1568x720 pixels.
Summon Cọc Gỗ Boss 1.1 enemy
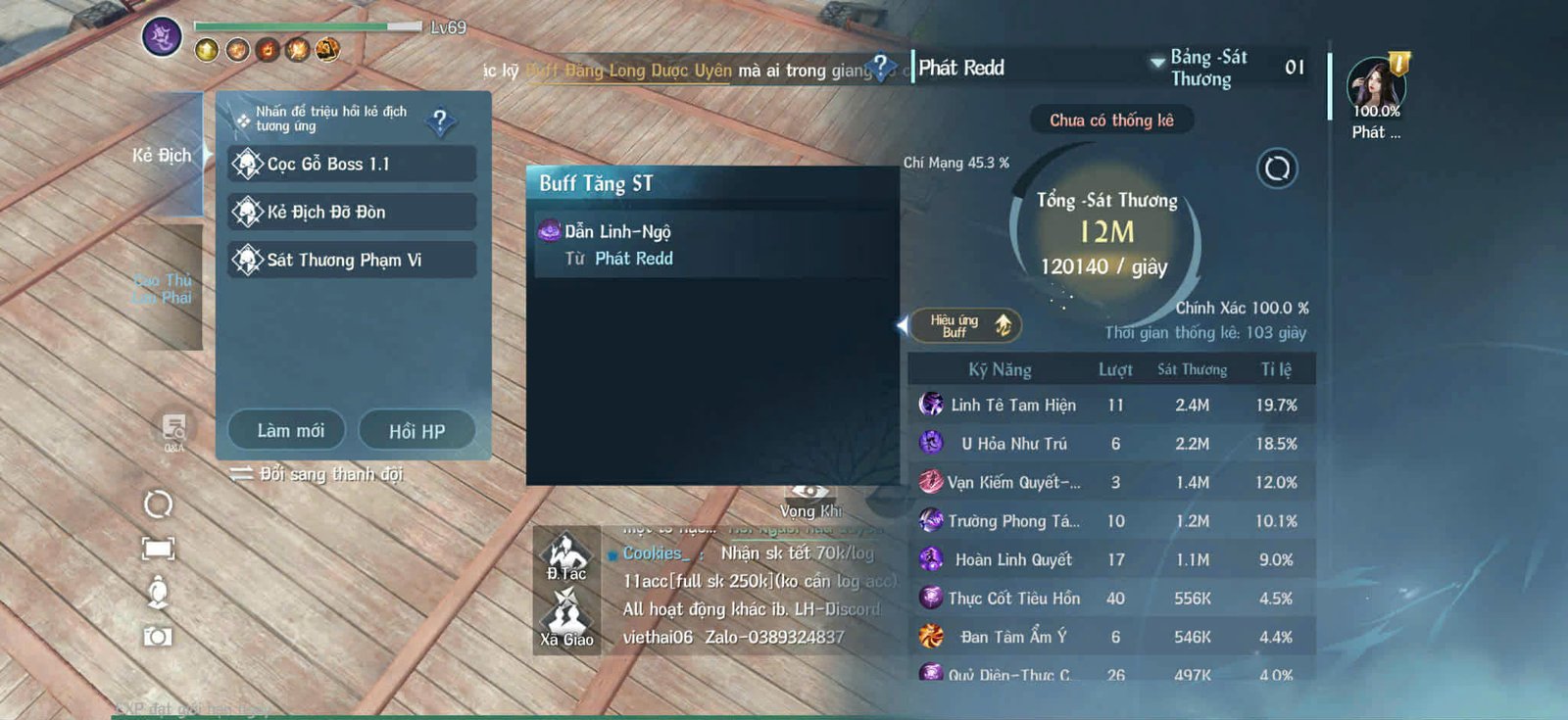pos(350,164)
